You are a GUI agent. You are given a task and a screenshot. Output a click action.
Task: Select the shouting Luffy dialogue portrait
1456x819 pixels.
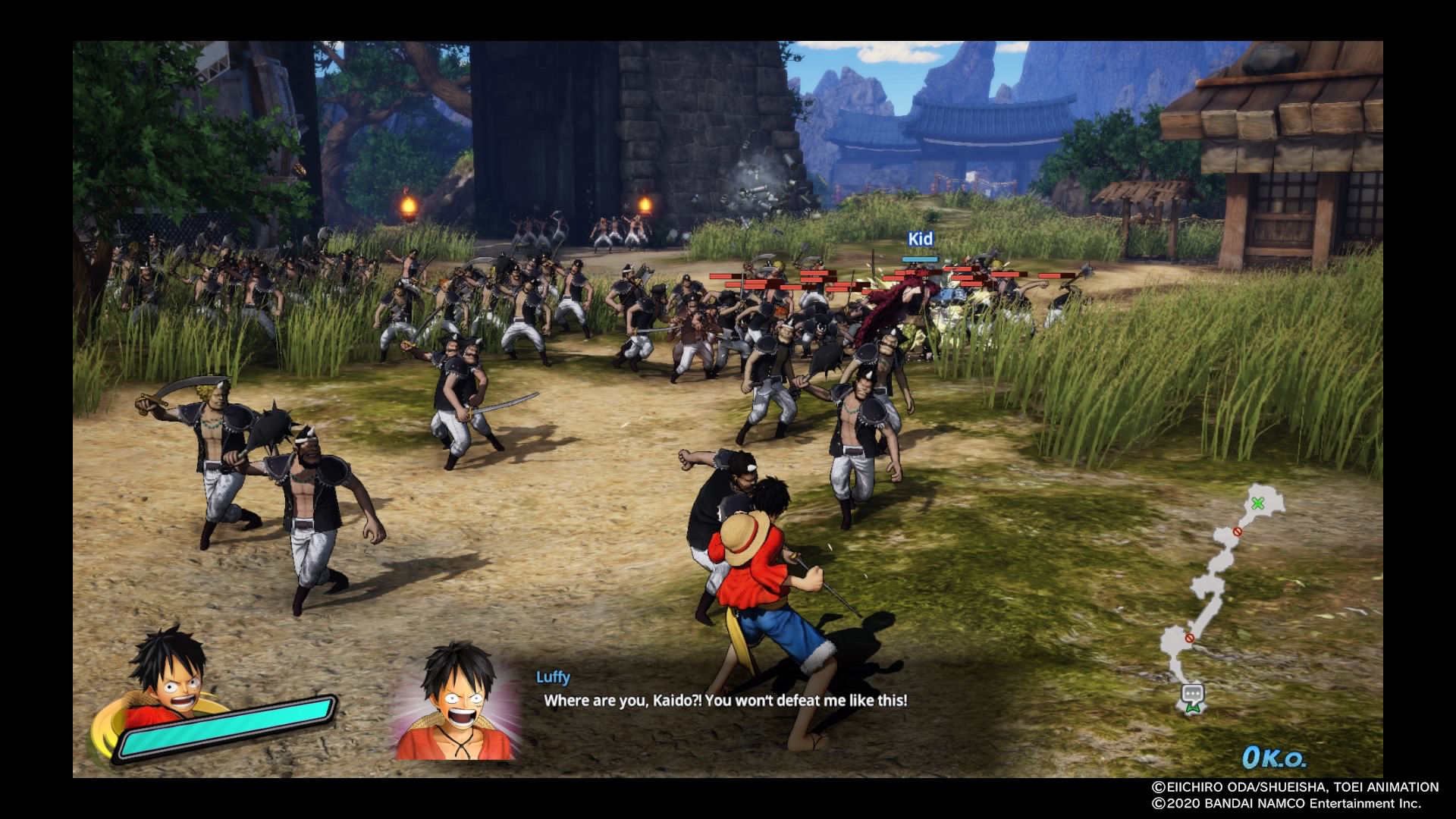[x=457, y=701]
